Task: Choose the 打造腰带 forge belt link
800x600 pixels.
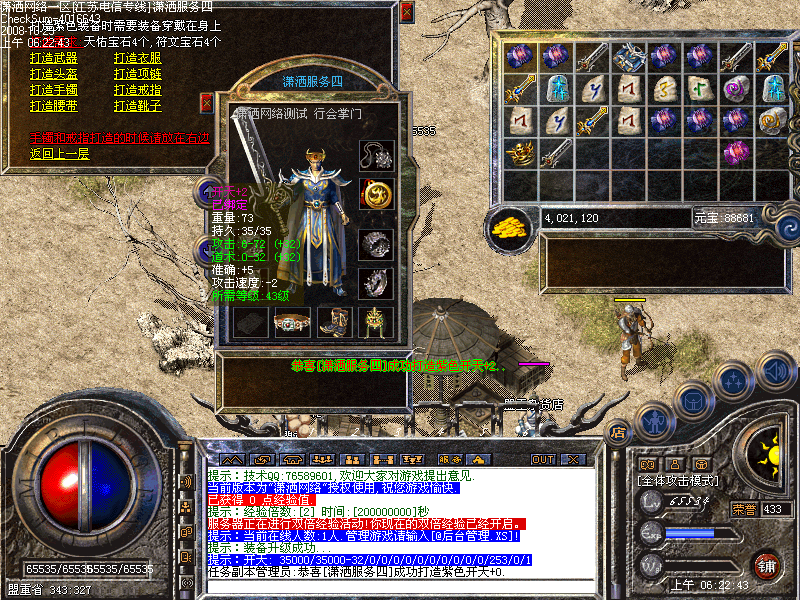Action: tap(53, 106)
